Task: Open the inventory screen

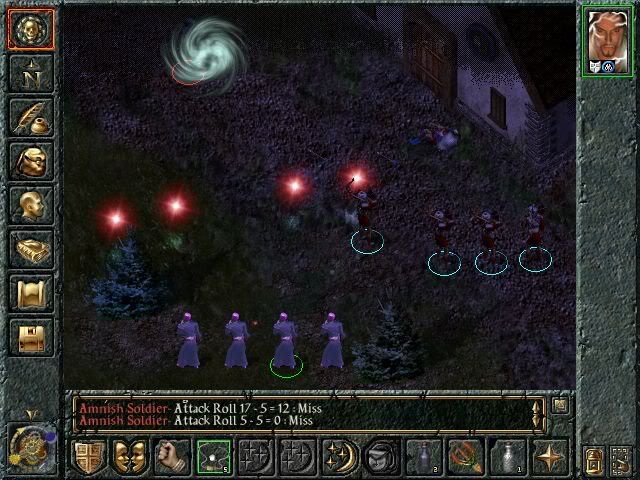Action: pyautogui.click(x=31, y=160)
